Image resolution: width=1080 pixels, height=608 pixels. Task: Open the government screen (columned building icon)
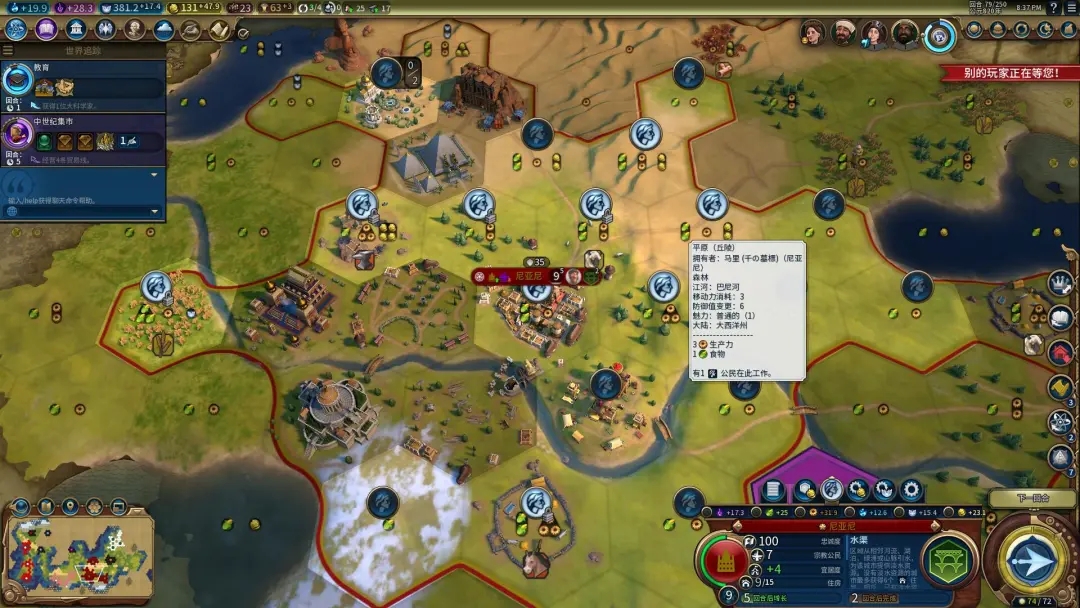[76, 29]
